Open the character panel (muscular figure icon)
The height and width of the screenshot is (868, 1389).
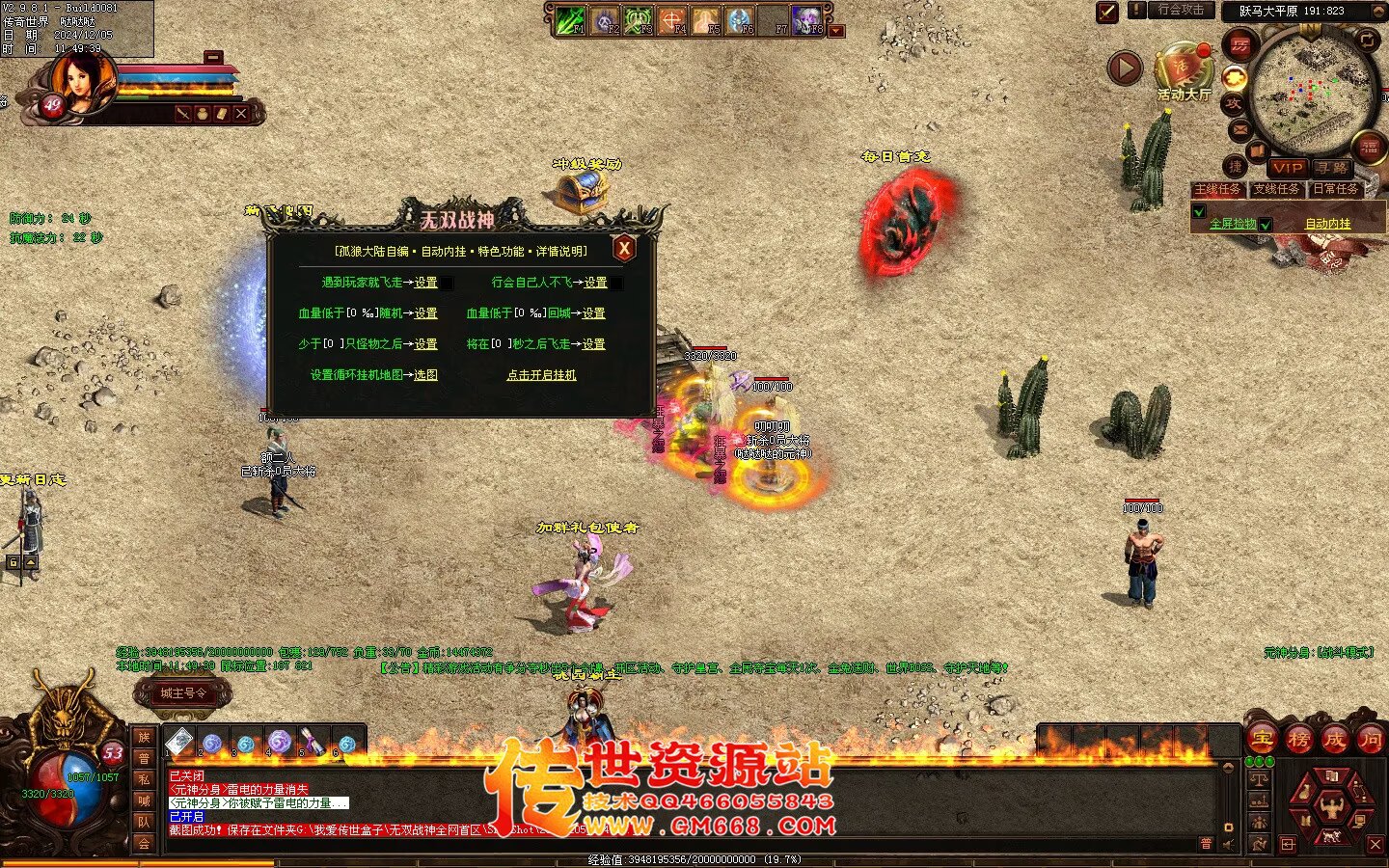[1331, 803]
